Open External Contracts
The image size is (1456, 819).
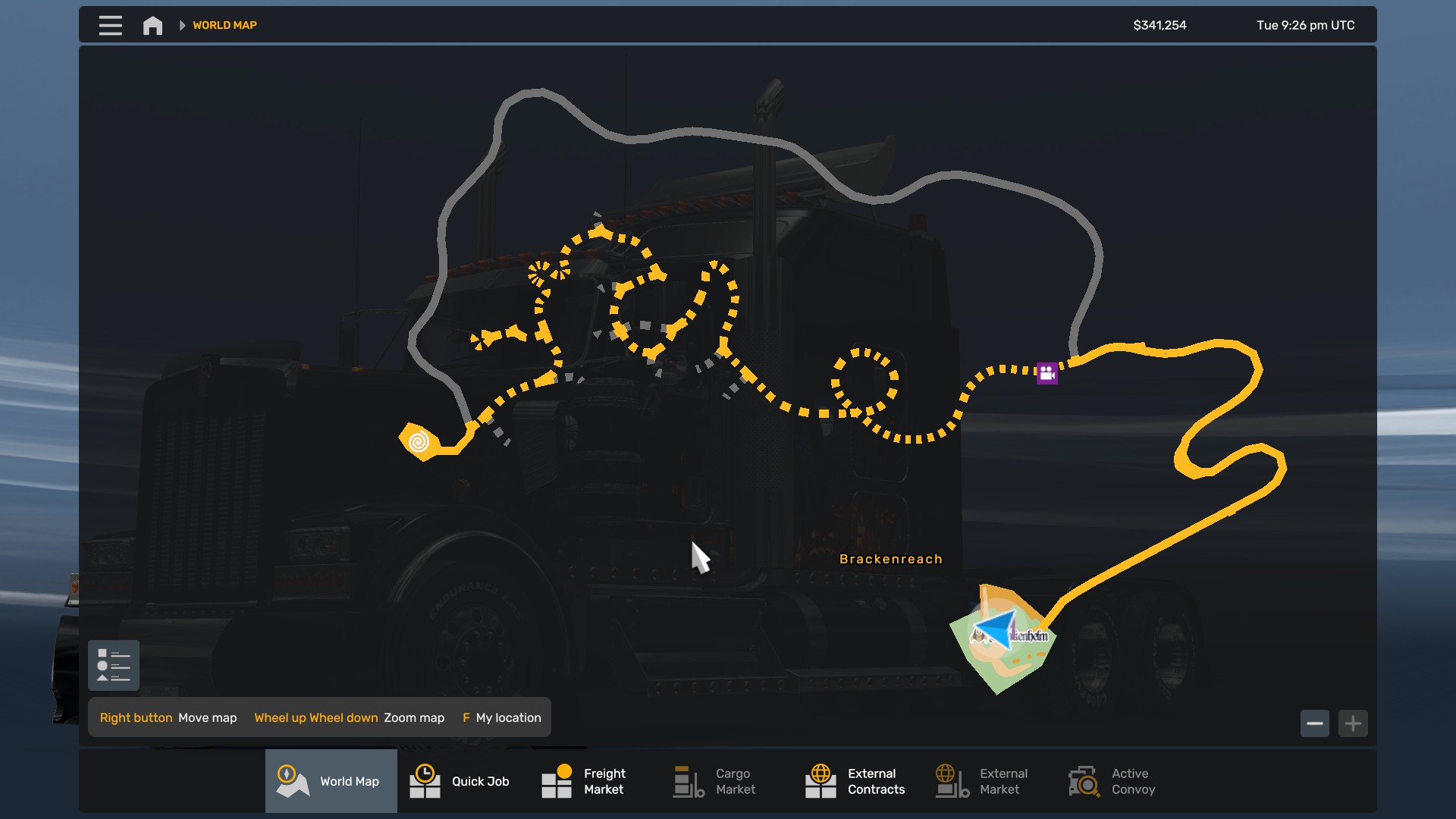[x=858, y=781]
